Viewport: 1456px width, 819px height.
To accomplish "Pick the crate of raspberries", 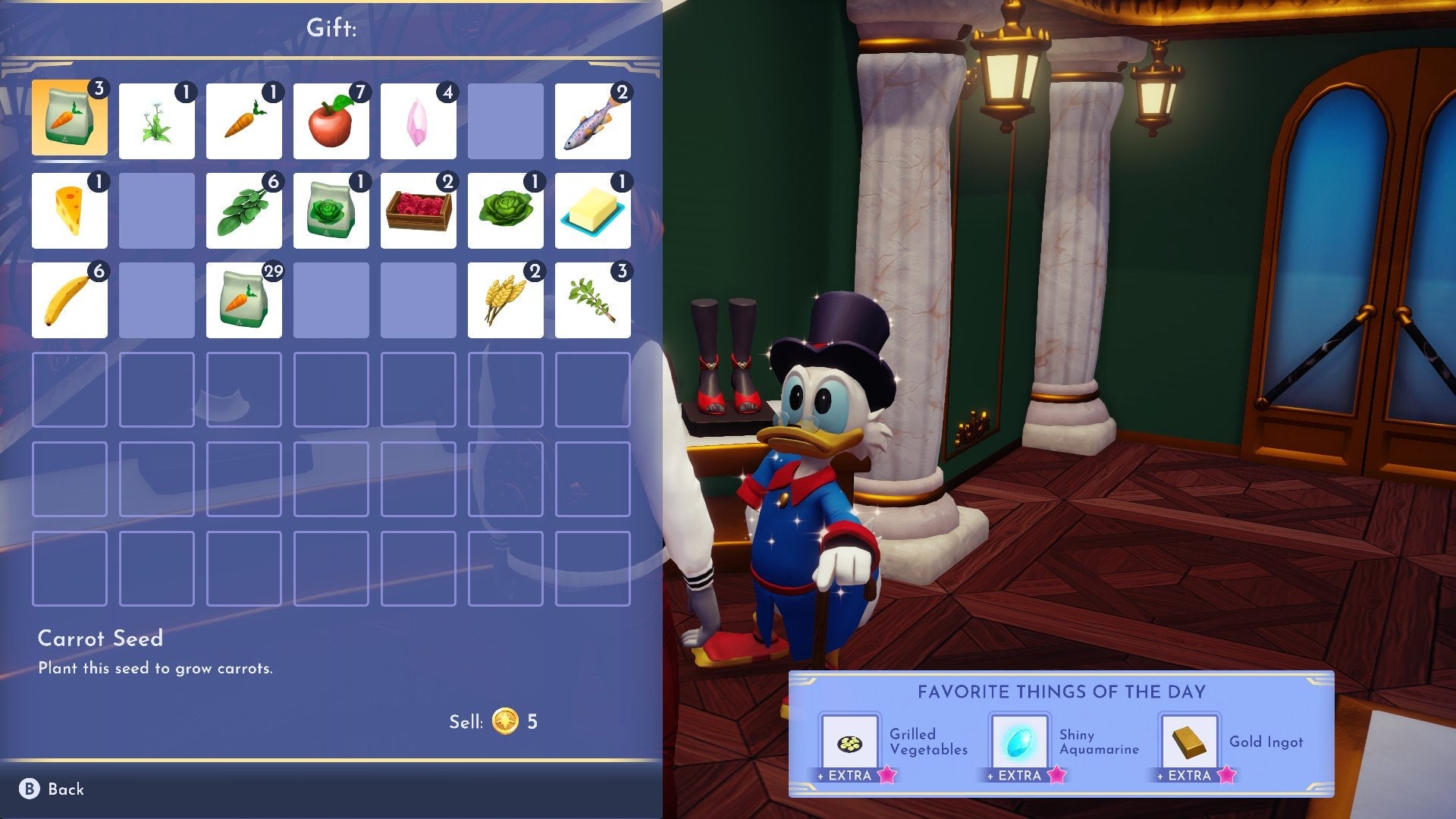I will [x=419, y=211].
